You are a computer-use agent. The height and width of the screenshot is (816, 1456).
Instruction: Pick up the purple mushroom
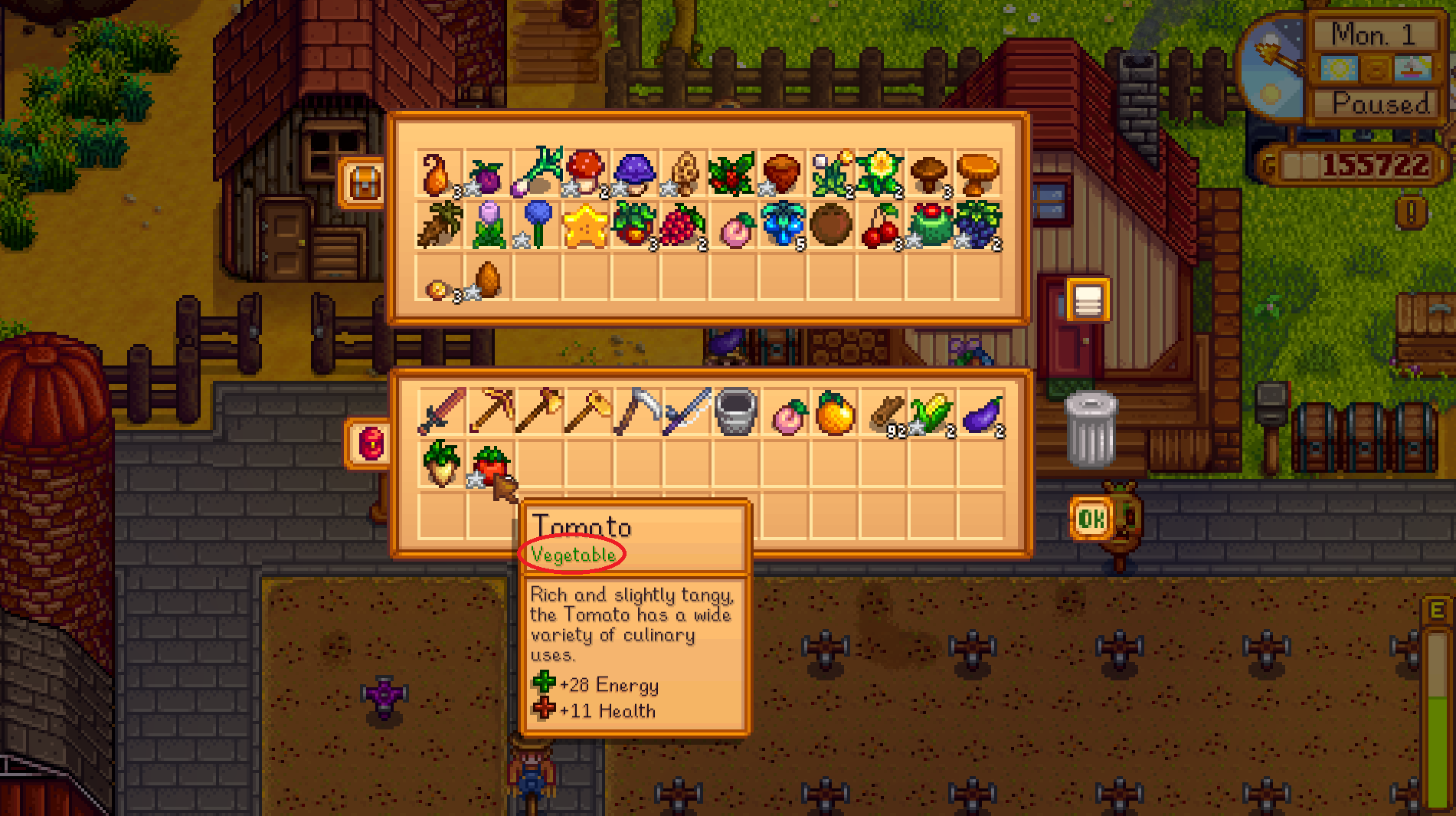[638, 172]
